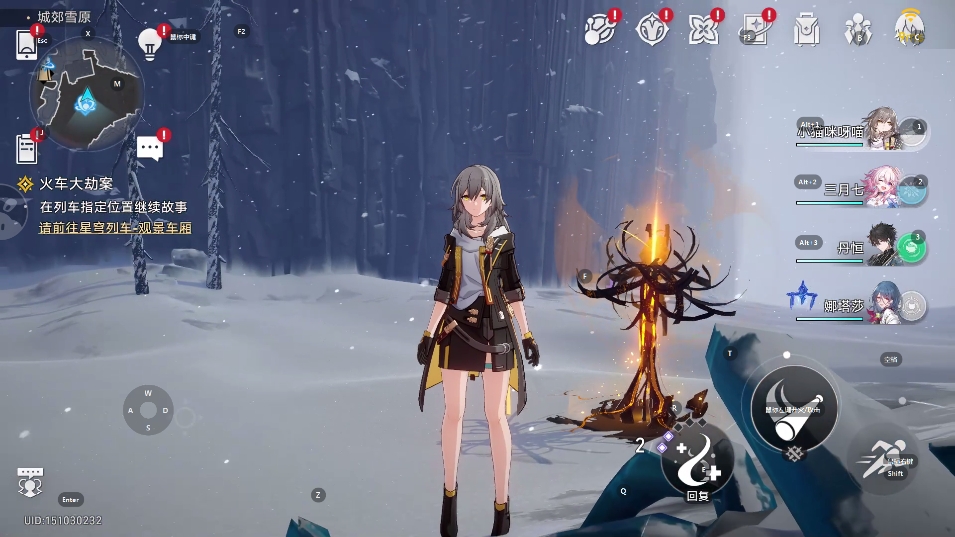Screen dimensions: 955x537
Task: Activate the sprint running button
Action: click(885, 459)
